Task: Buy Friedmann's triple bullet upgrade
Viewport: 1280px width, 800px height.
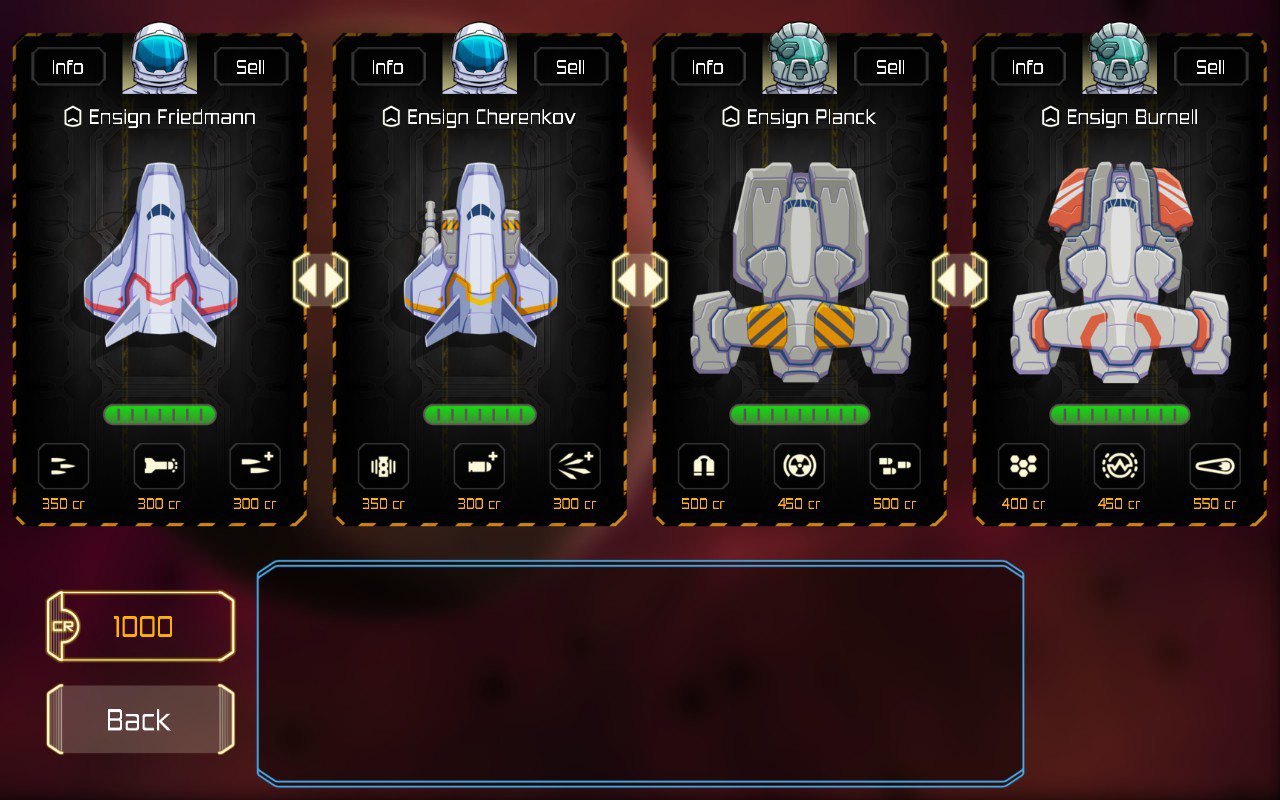Action: point(63,467)
